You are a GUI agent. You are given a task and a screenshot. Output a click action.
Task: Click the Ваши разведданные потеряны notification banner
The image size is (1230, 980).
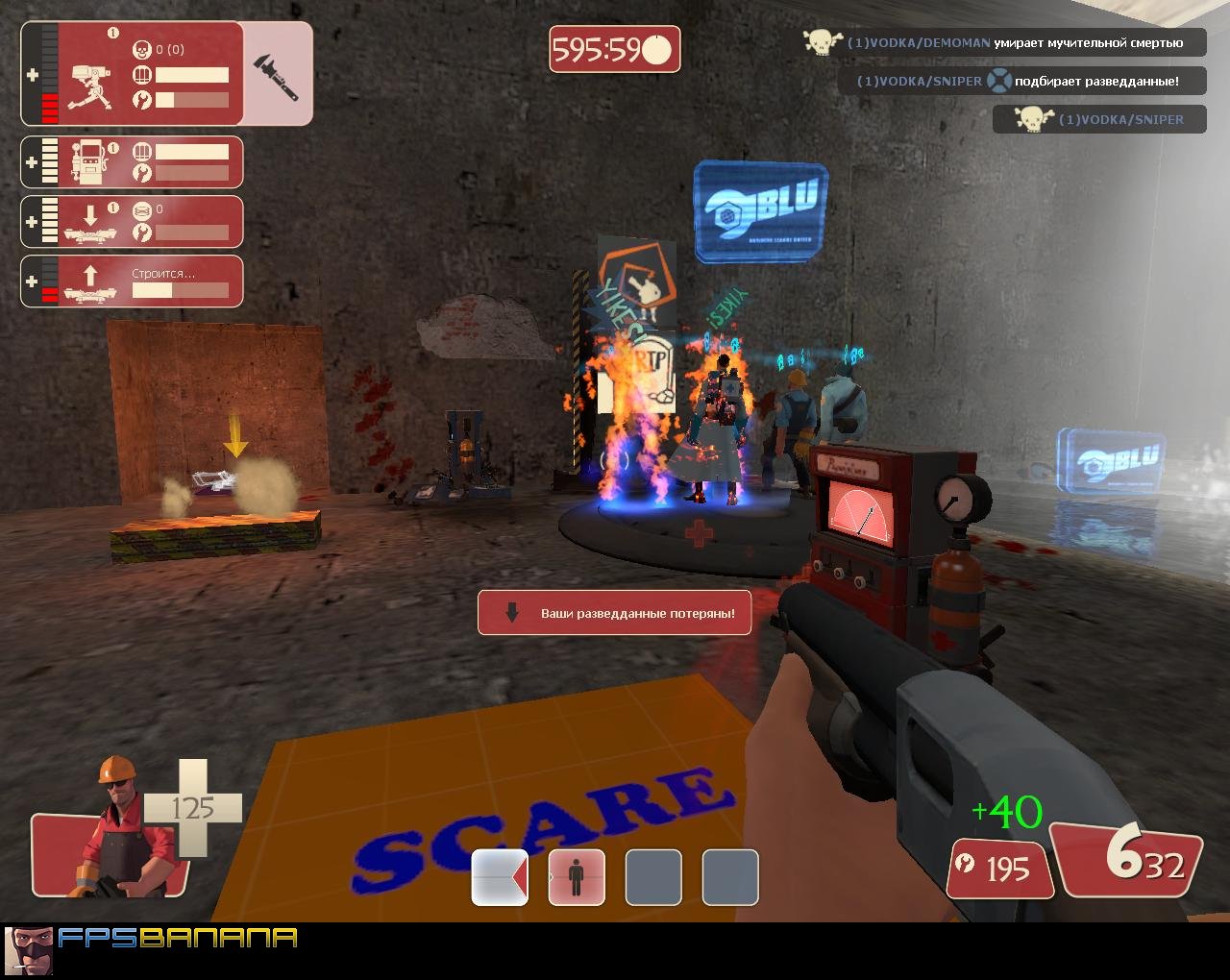point(614,612)
